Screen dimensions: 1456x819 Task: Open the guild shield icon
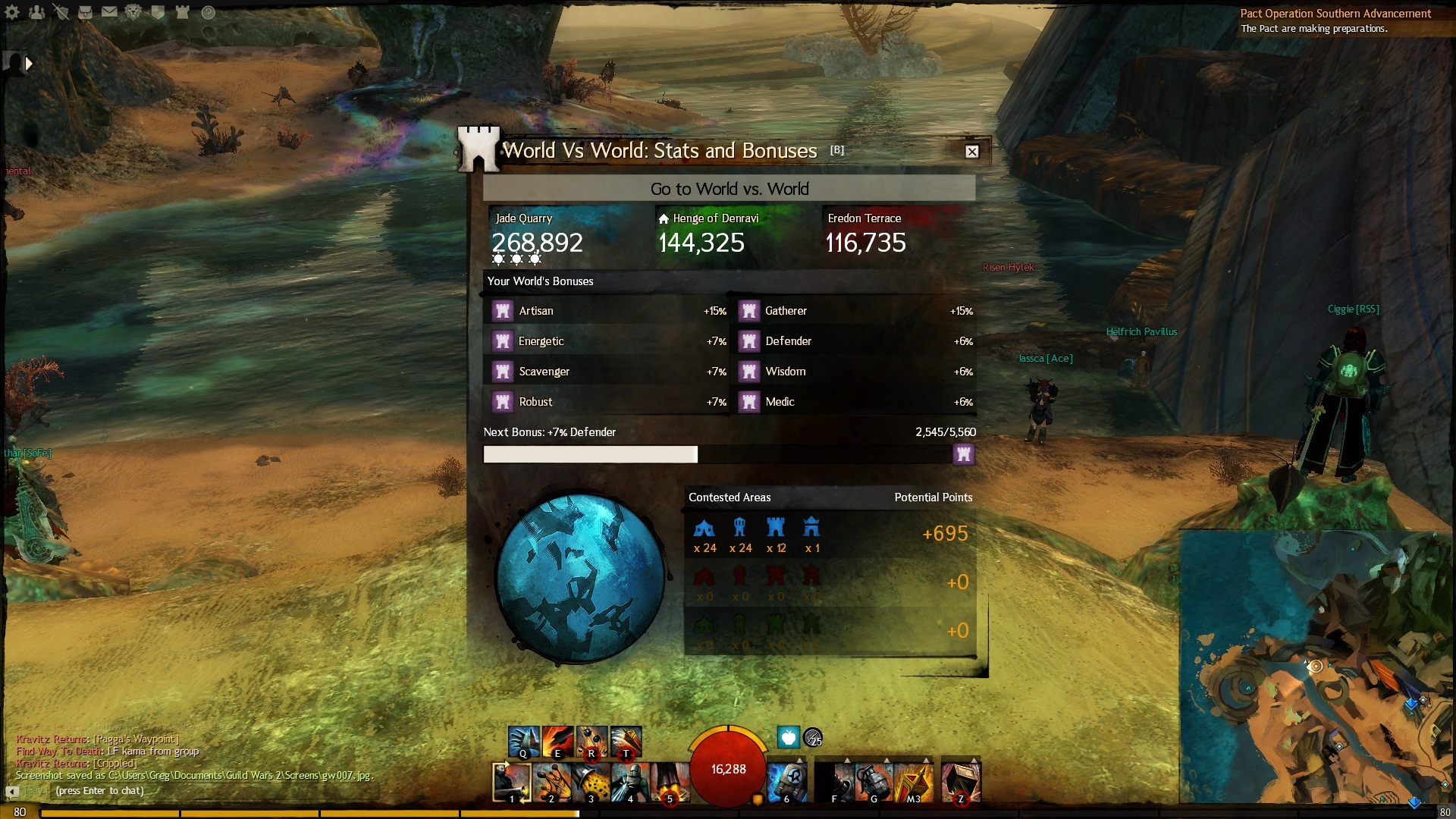coord(158,12)
